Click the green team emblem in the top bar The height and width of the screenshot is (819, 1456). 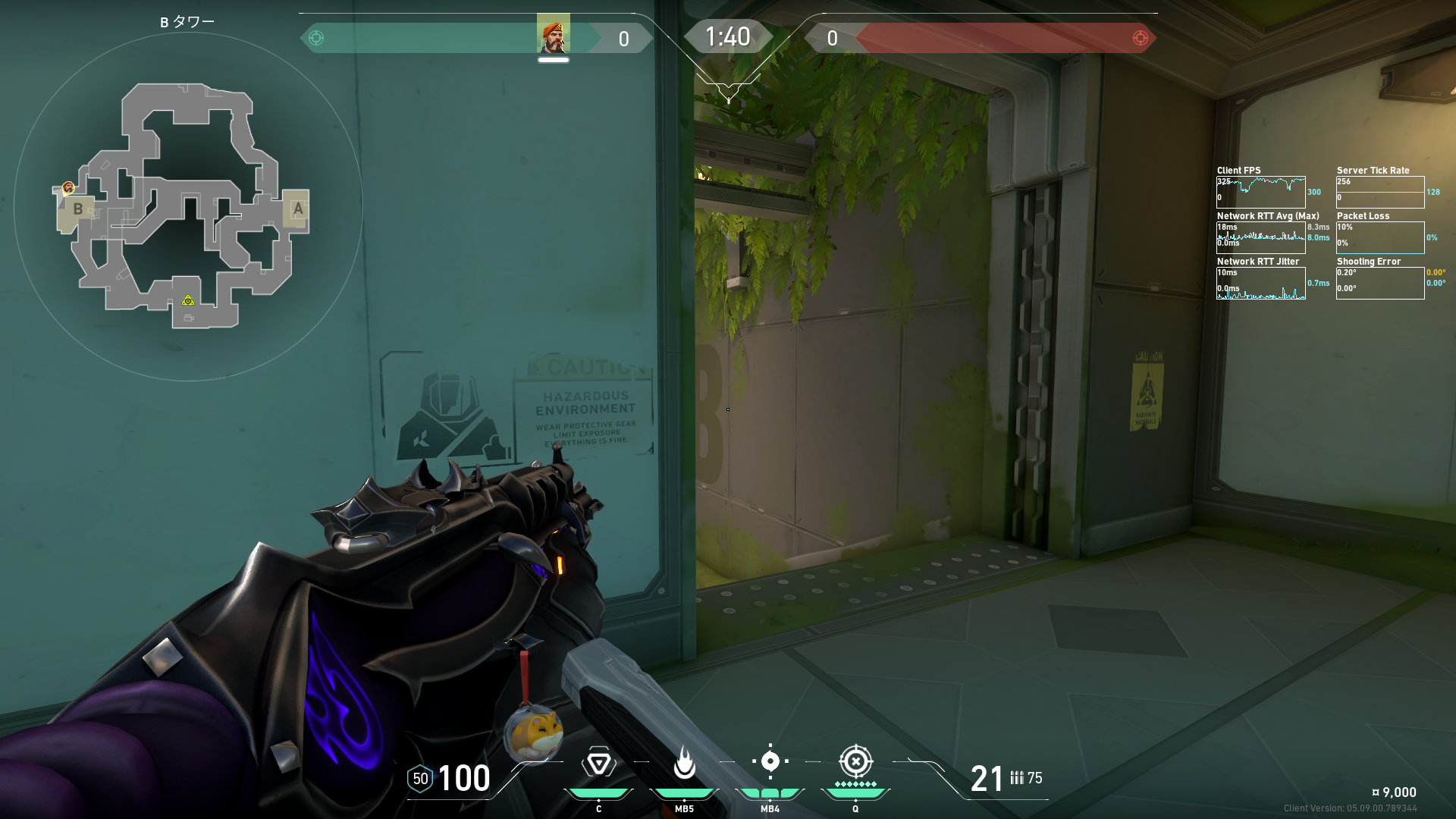(317, 38)
